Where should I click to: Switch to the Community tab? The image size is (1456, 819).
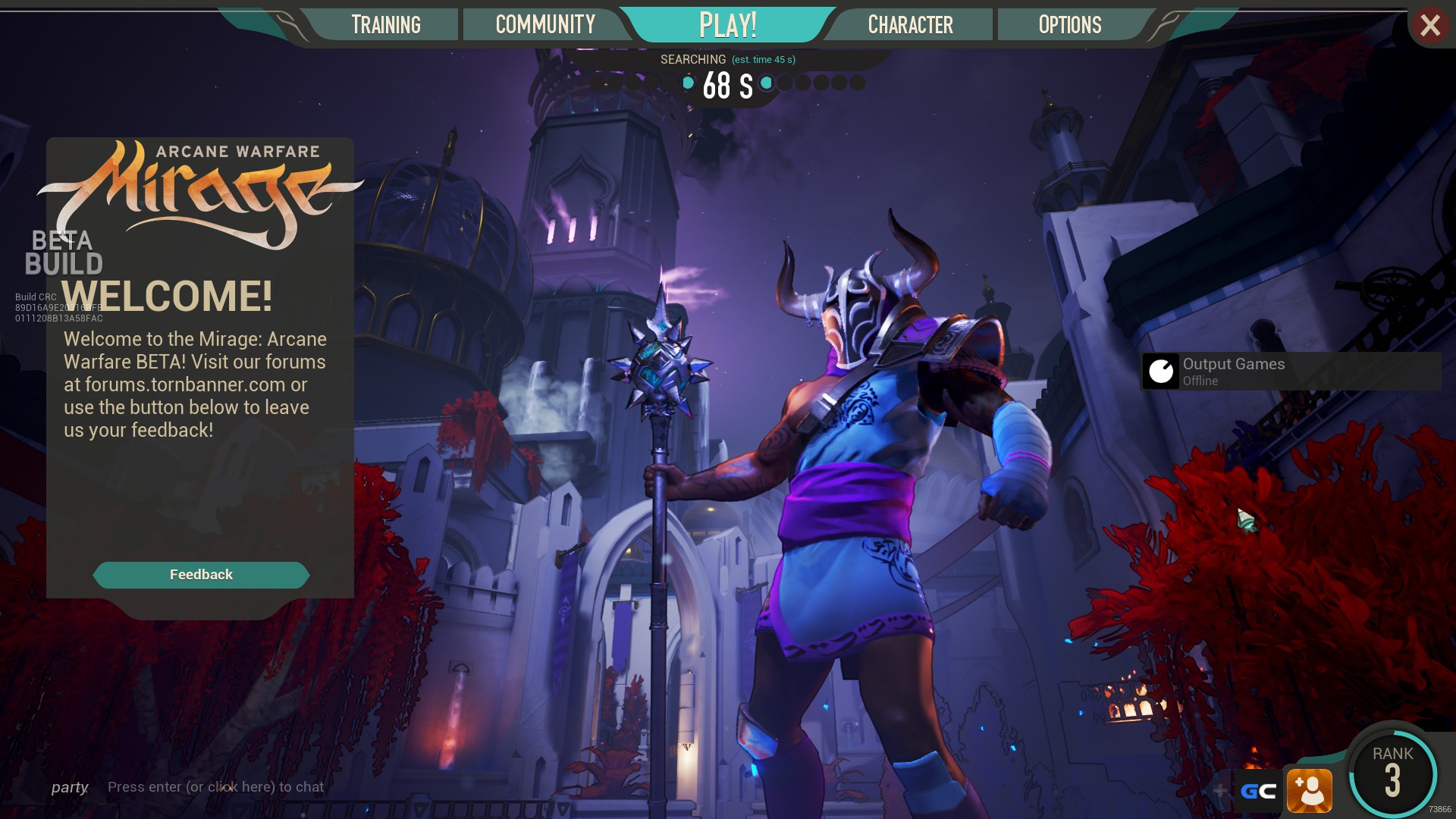click(545, 25)
